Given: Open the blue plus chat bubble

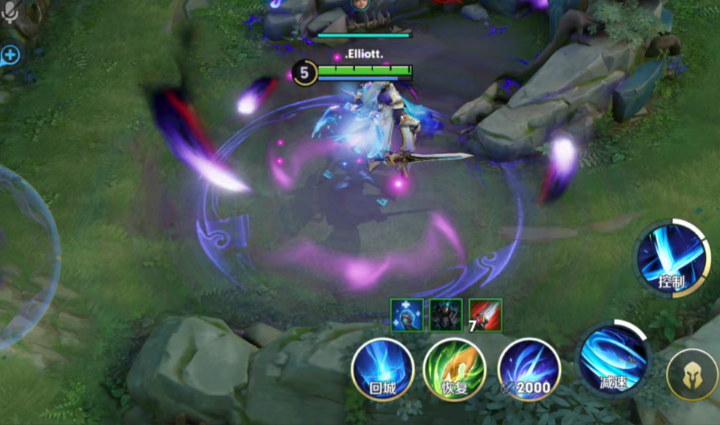Looking at the screenshot, I should coord(10,55).
